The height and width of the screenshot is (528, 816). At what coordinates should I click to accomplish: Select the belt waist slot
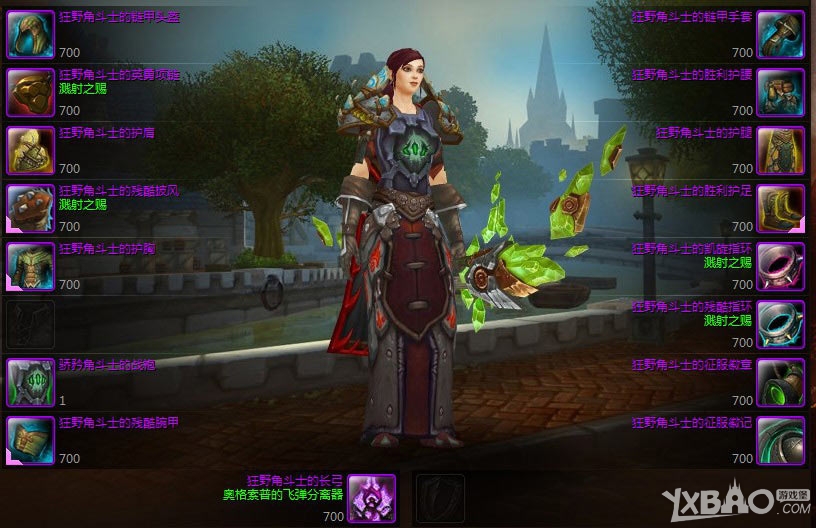pos(780,92)
